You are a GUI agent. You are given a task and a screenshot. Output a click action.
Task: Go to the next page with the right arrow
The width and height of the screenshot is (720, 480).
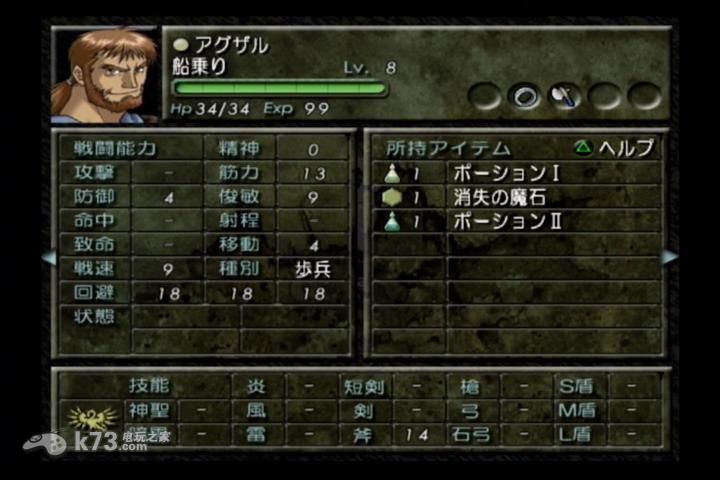[669, 257]
